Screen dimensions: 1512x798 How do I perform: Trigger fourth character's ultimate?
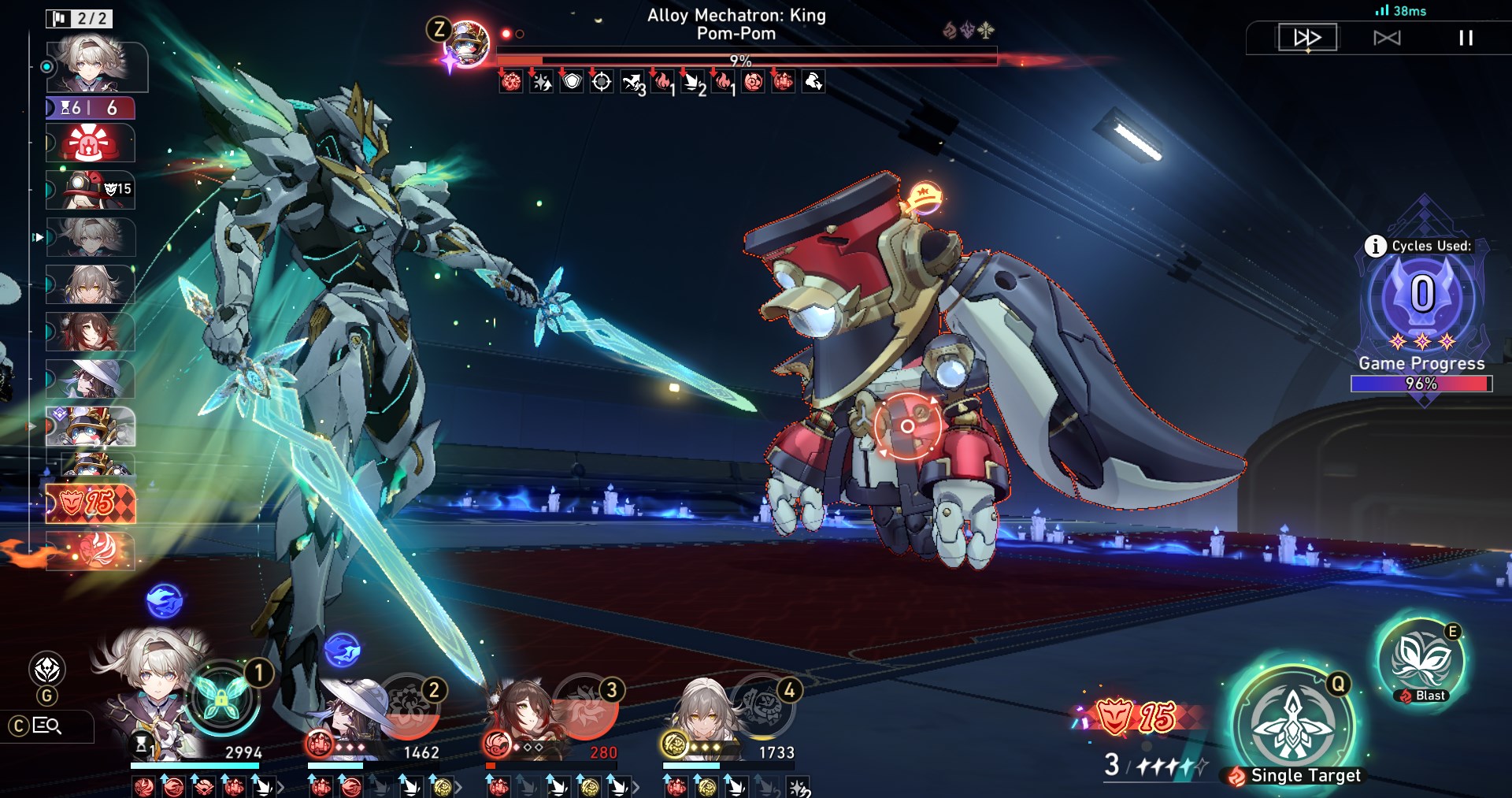[762, 703]
